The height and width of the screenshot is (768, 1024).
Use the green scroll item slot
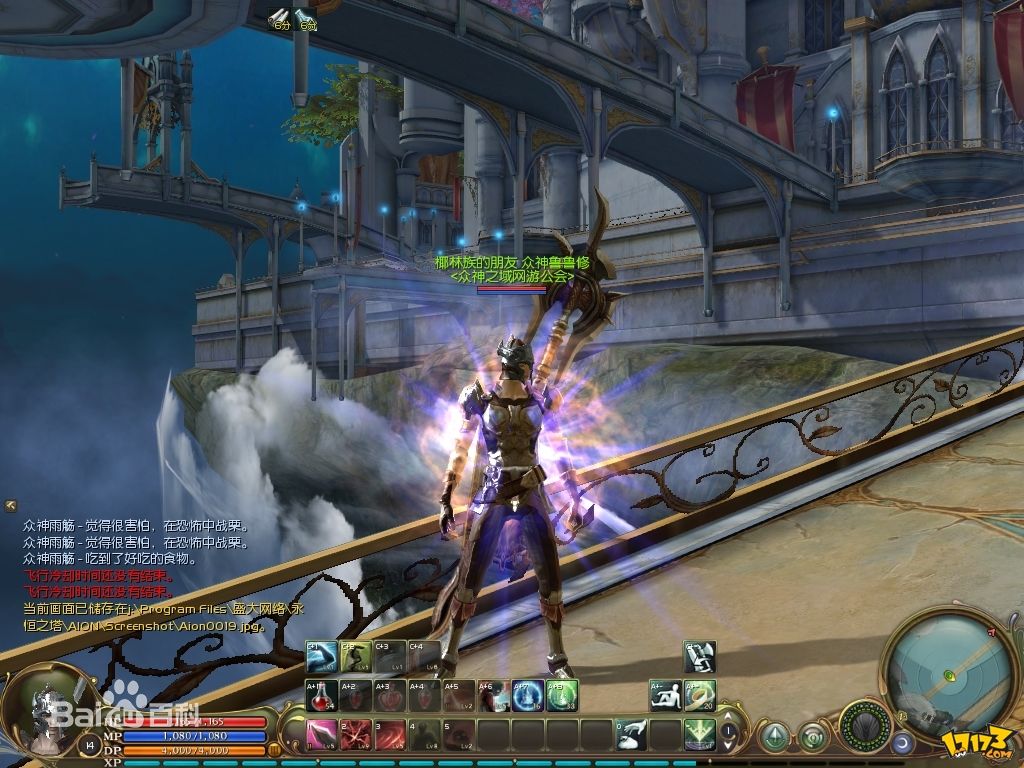point(700,696)
